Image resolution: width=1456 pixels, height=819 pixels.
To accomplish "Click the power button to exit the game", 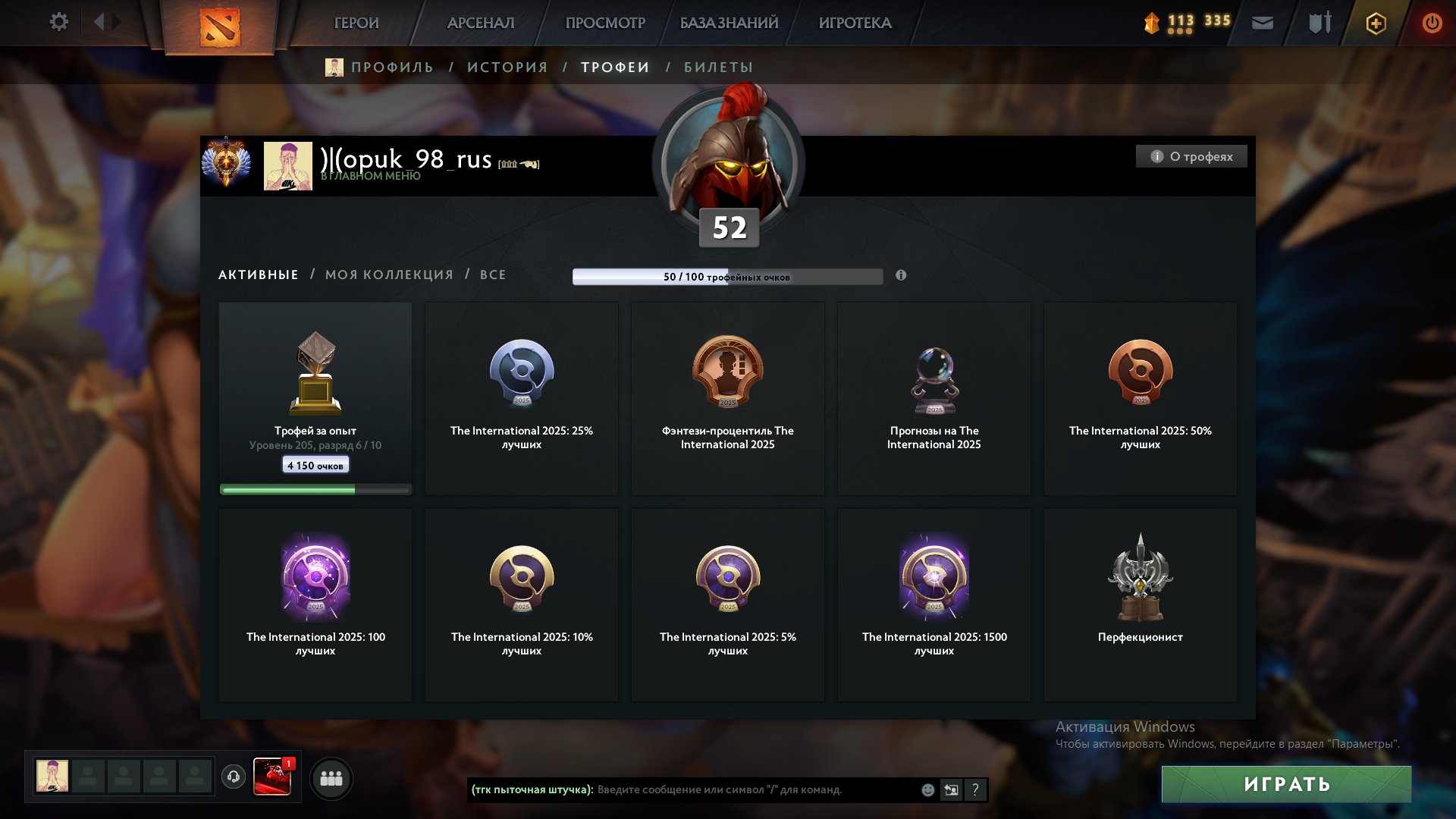I will pyautogui.click(x=1432, y=23).
